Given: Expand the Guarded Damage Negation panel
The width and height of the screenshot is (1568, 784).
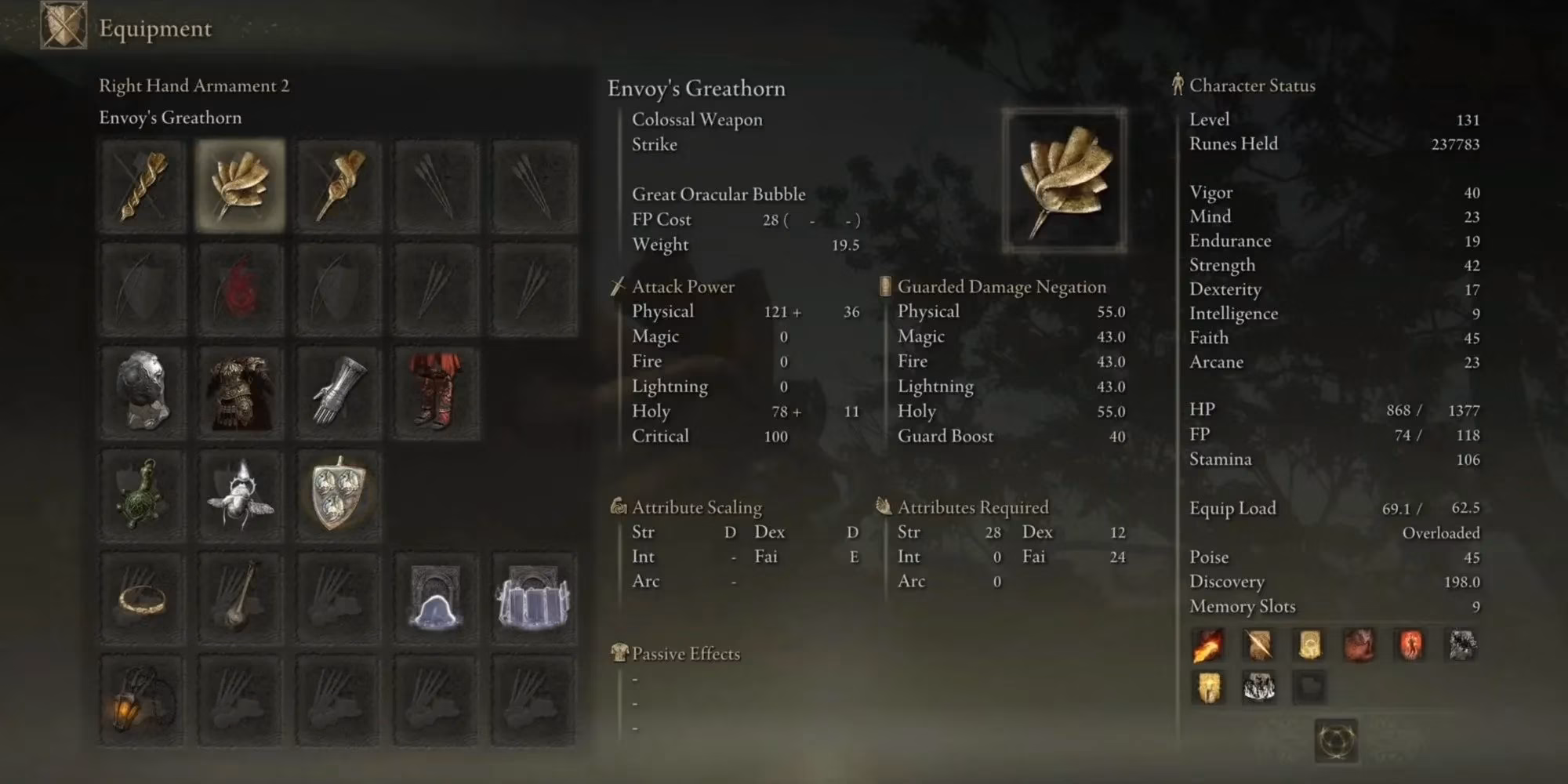Looking at the screenshot, I should (x=1000, y=286).
